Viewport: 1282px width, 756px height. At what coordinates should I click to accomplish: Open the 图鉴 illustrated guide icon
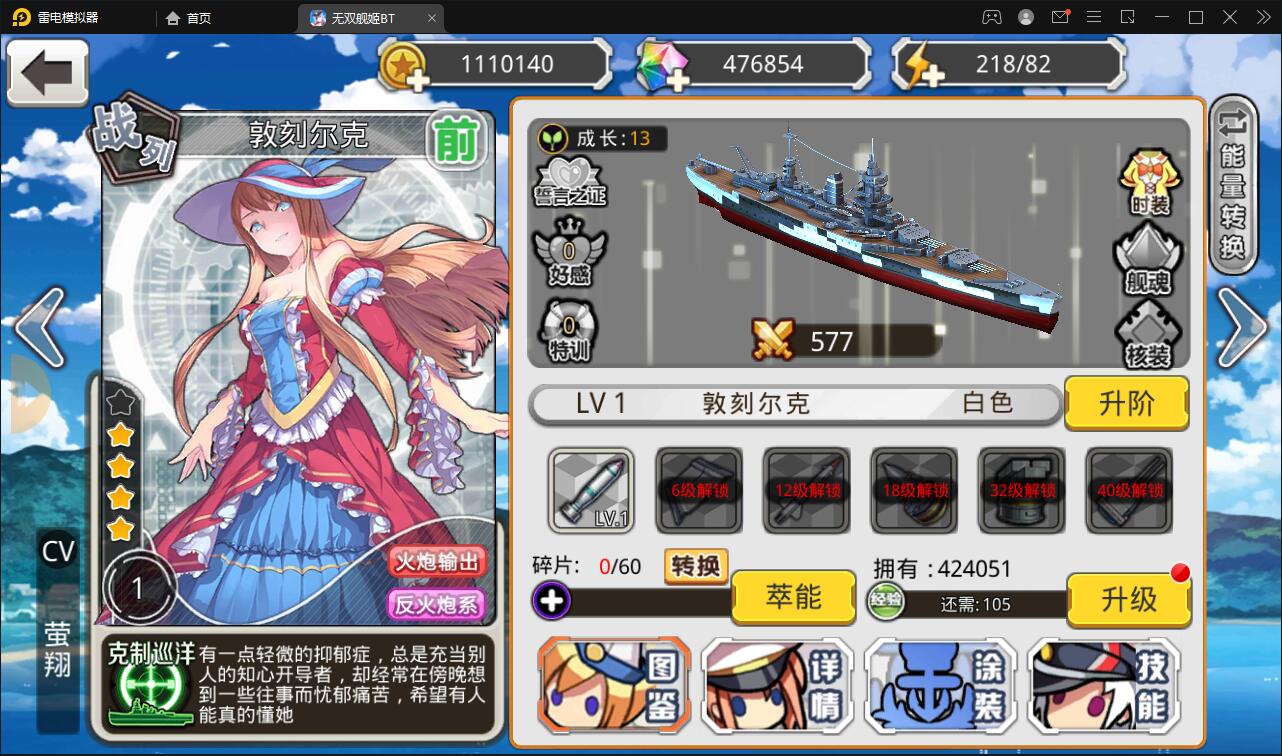(x=613, y=685)
